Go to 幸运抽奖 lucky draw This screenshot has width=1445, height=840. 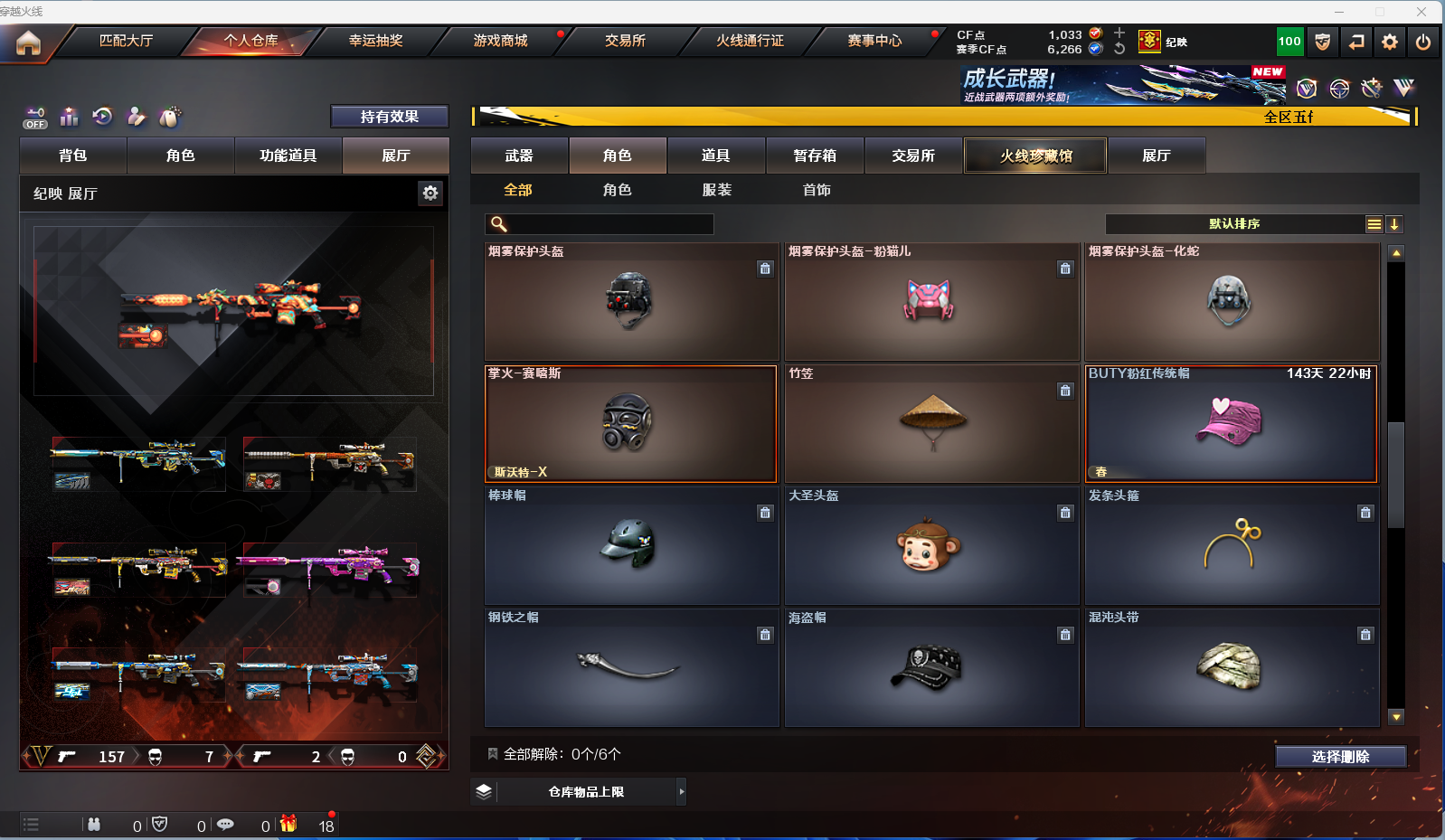375,41
